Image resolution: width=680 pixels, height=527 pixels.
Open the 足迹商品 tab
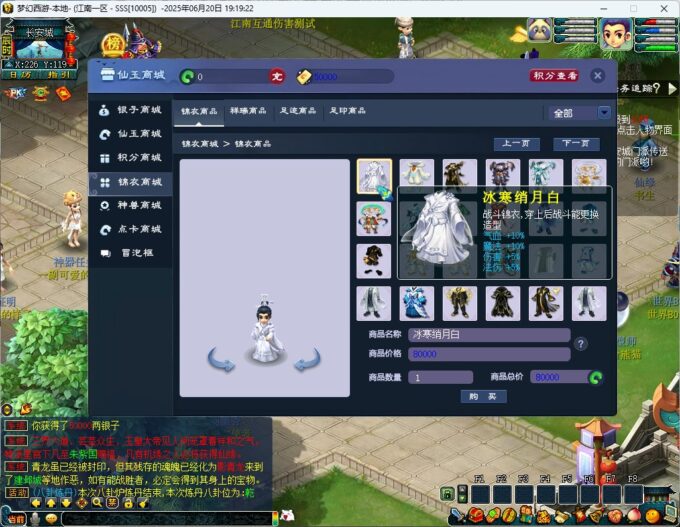(x=299, y=111)
